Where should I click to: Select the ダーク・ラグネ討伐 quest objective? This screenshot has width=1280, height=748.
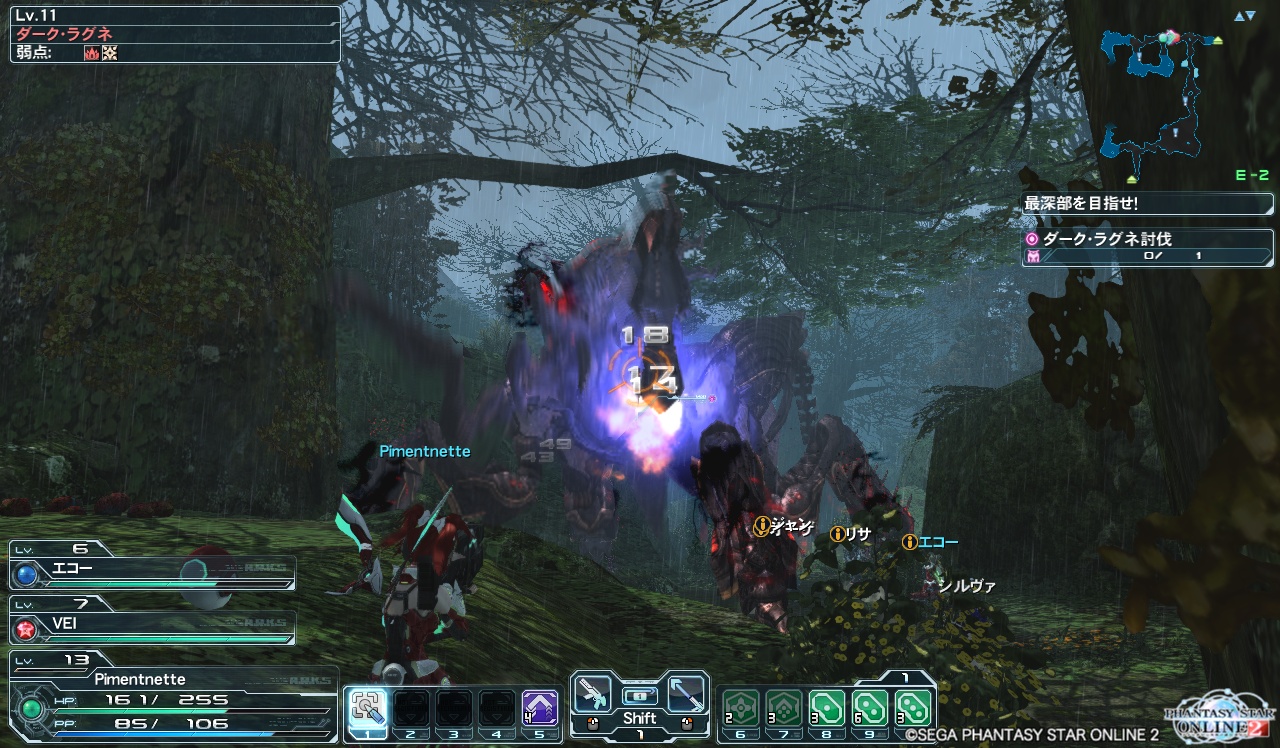point(1148,247)
